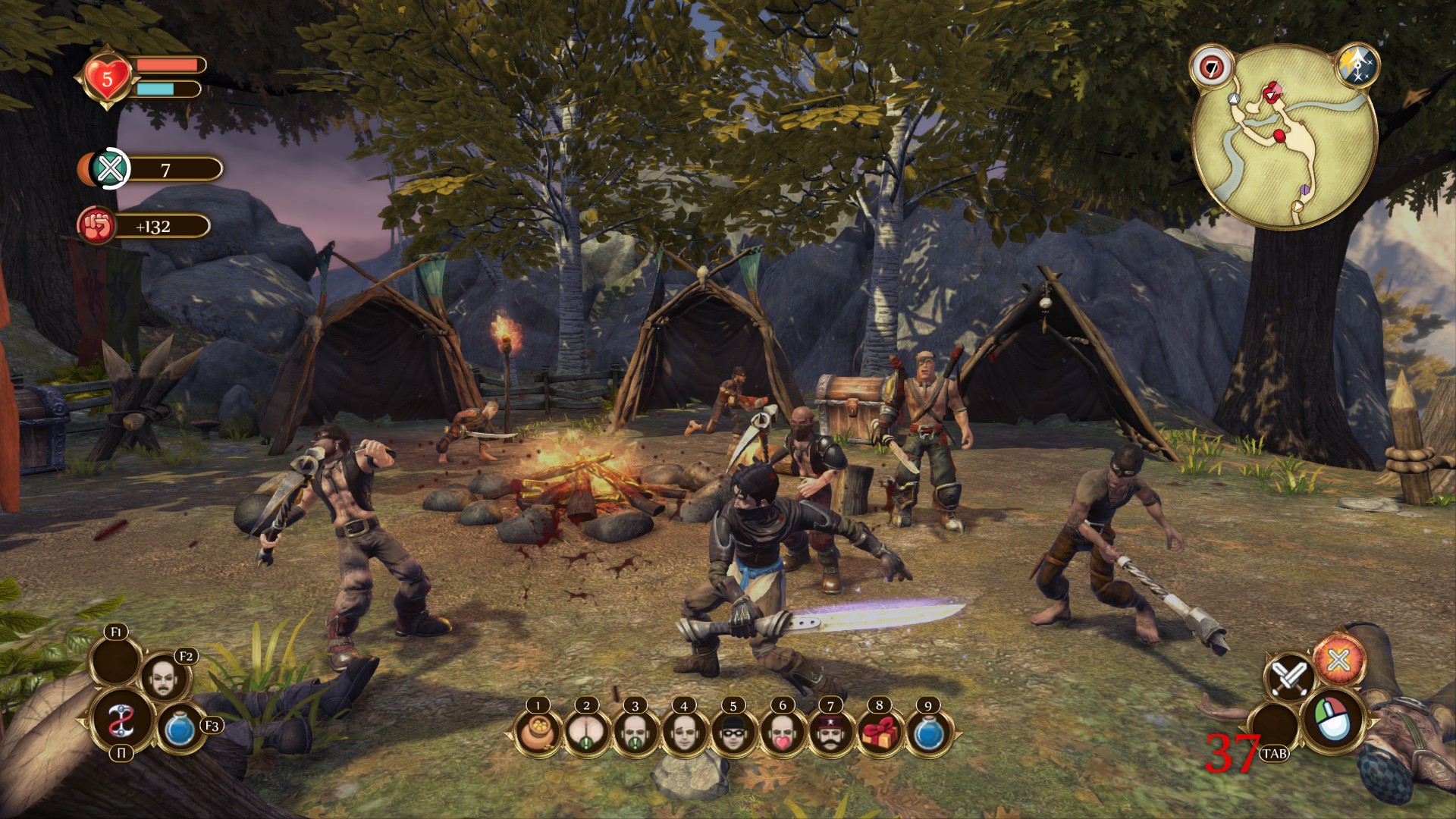Viewport: 1456px width, 819px height.
Task: Activate the orange crossed-blades ability icon
Action: [1338, 660]
